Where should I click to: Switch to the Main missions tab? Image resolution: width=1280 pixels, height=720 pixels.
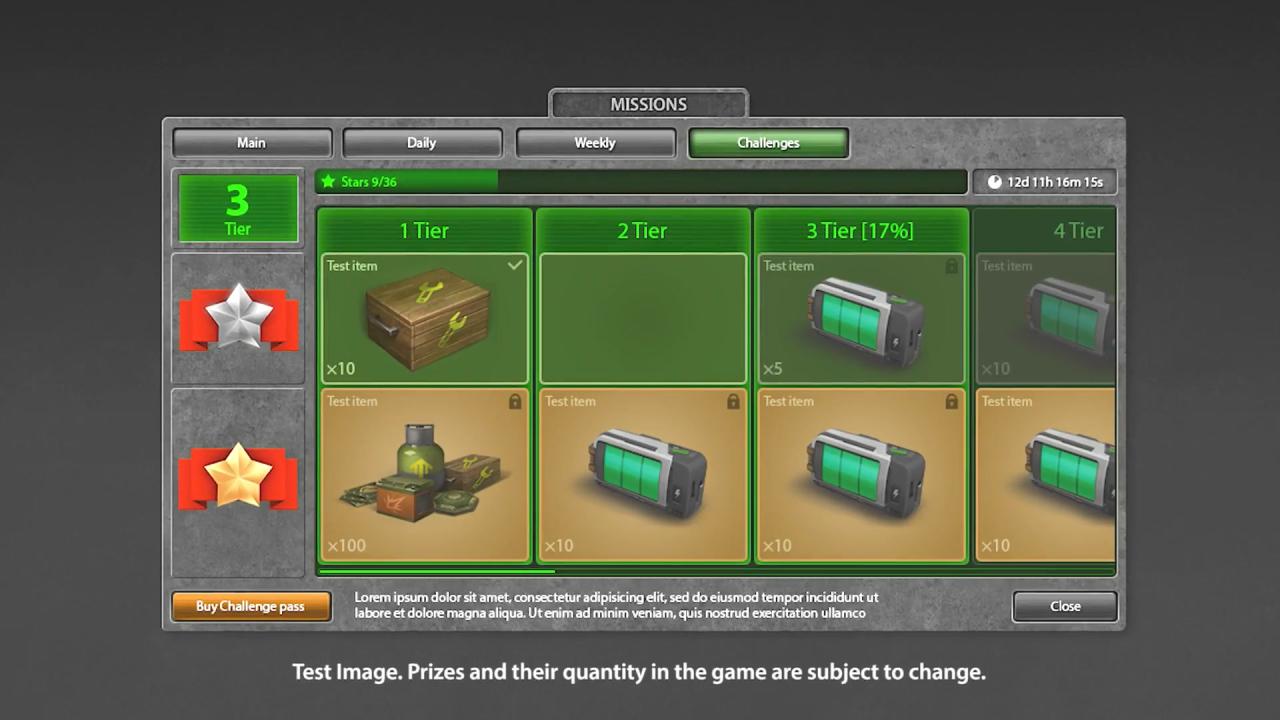click(x=251, y=143)
